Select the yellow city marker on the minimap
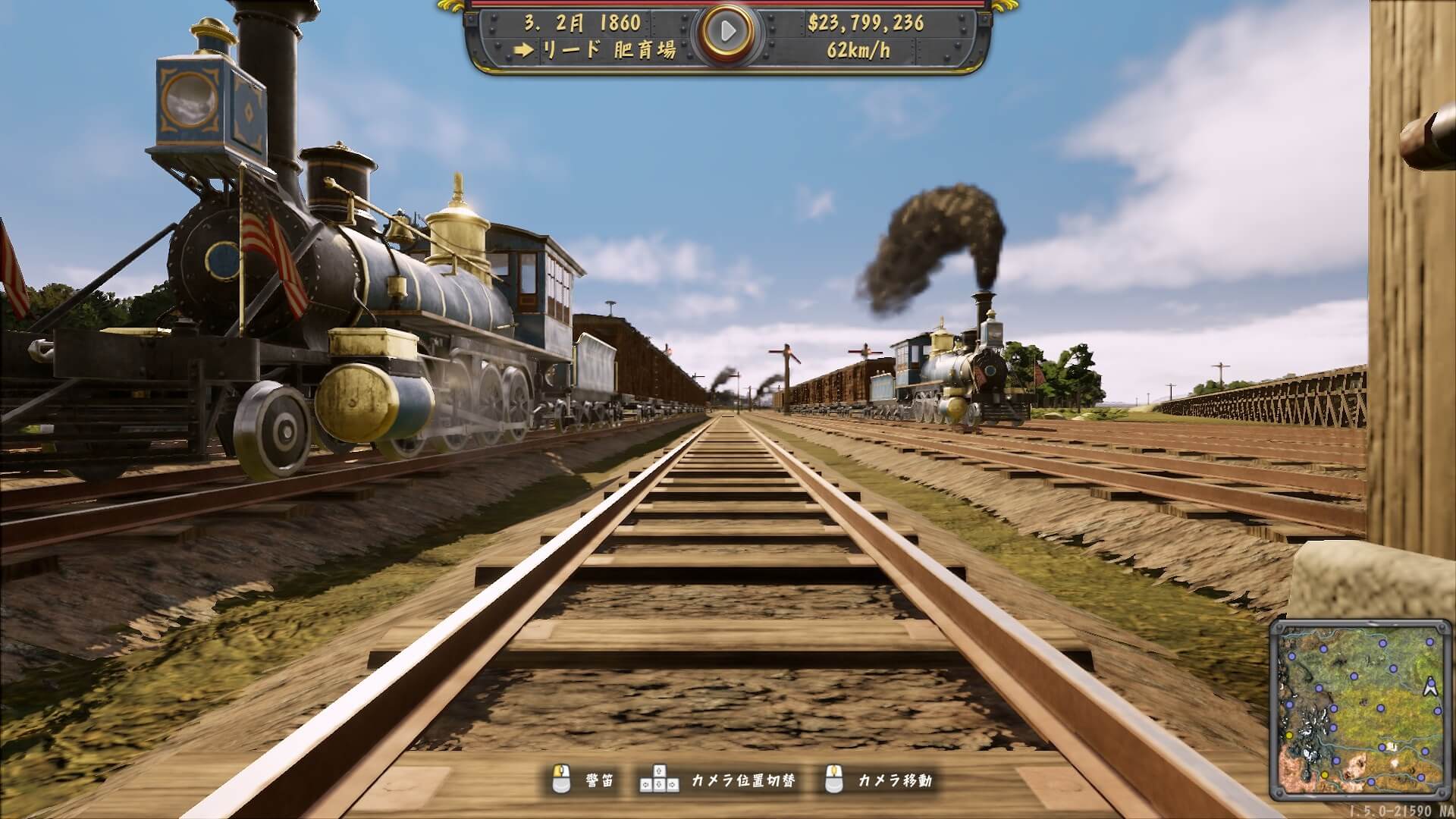Screen dimensions: 1456x819 coord(1290,735)
